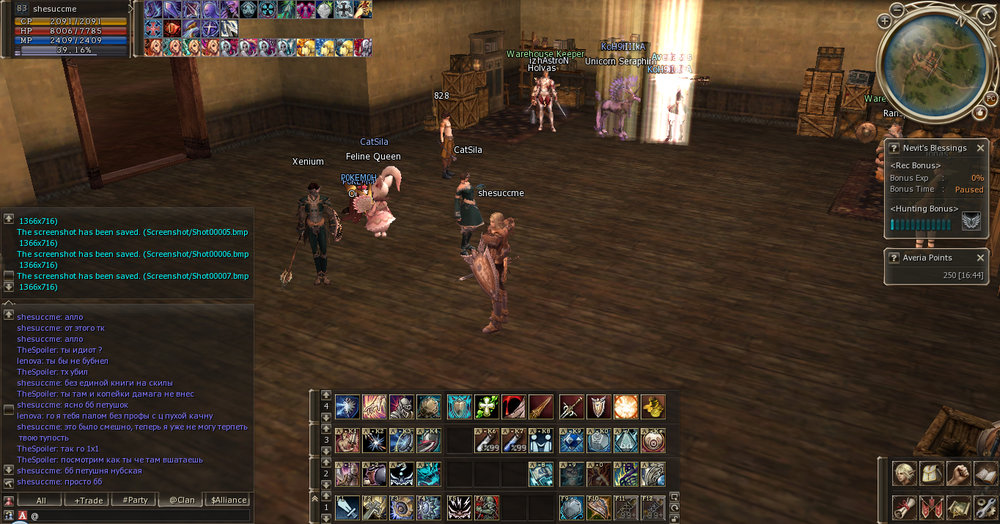1000x524 pixels.
Task: Activate the green cross skill icon
Action: coord(487,406)
